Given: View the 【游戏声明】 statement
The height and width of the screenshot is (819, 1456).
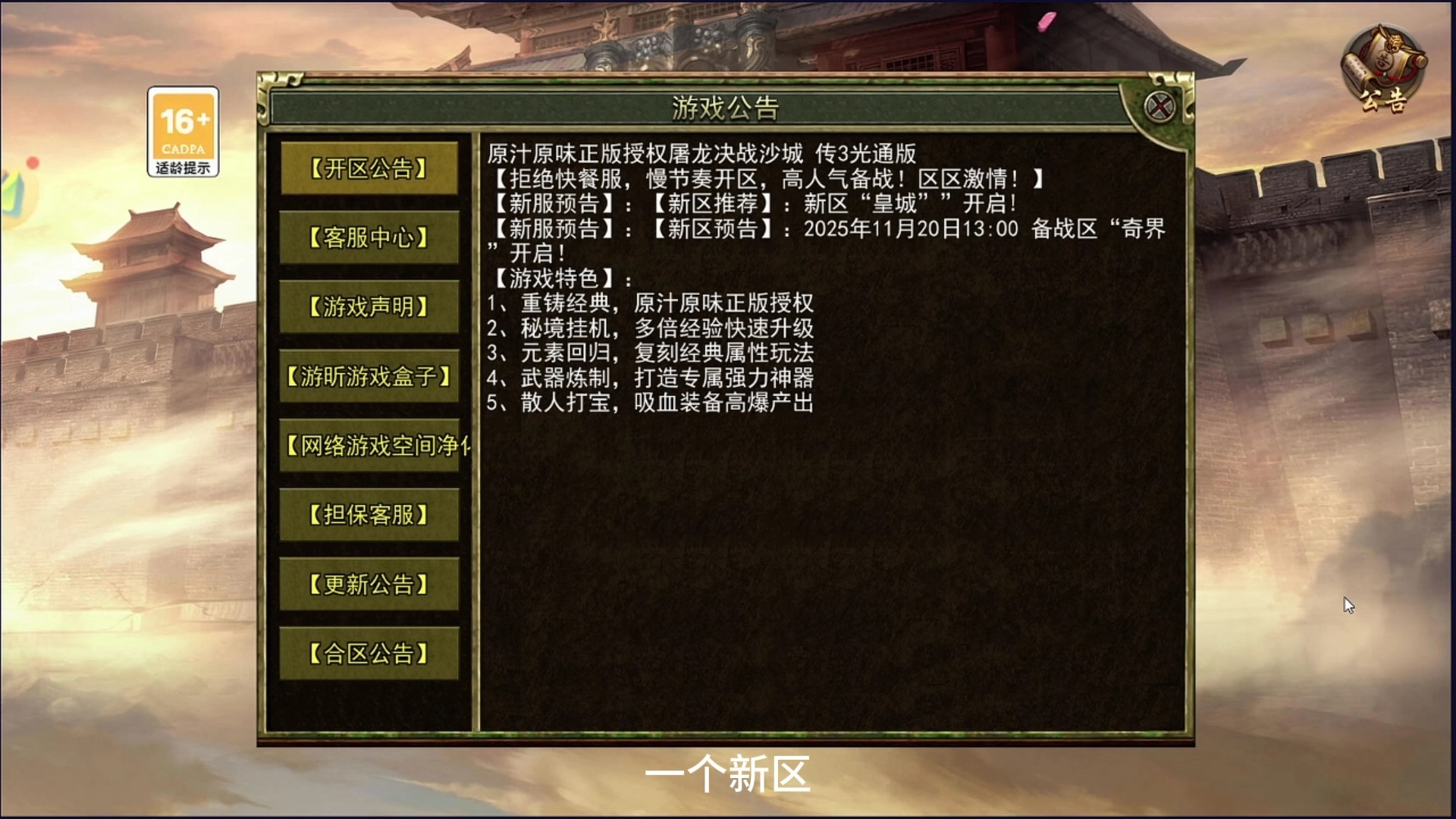Looking at the screenshot, I should pyautogui.click(x=369, y=308).
